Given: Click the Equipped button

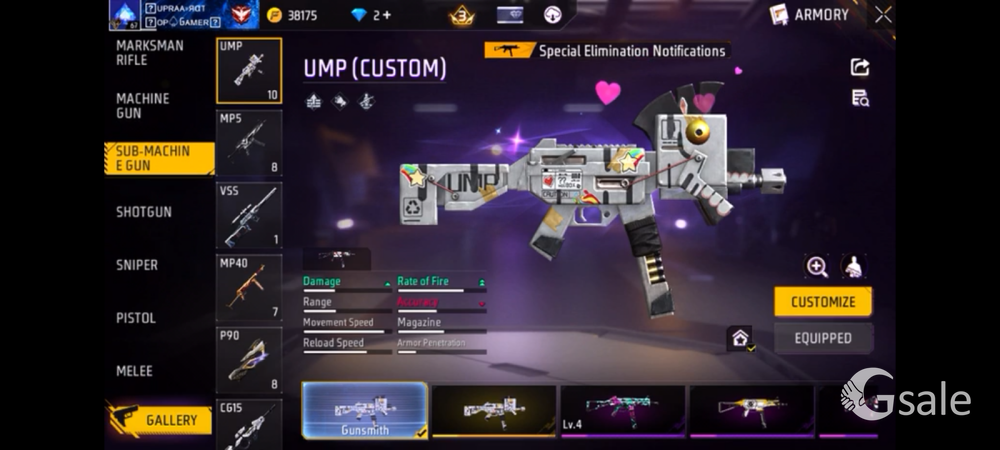Looking at the screenshot, I should click(823, 338).
